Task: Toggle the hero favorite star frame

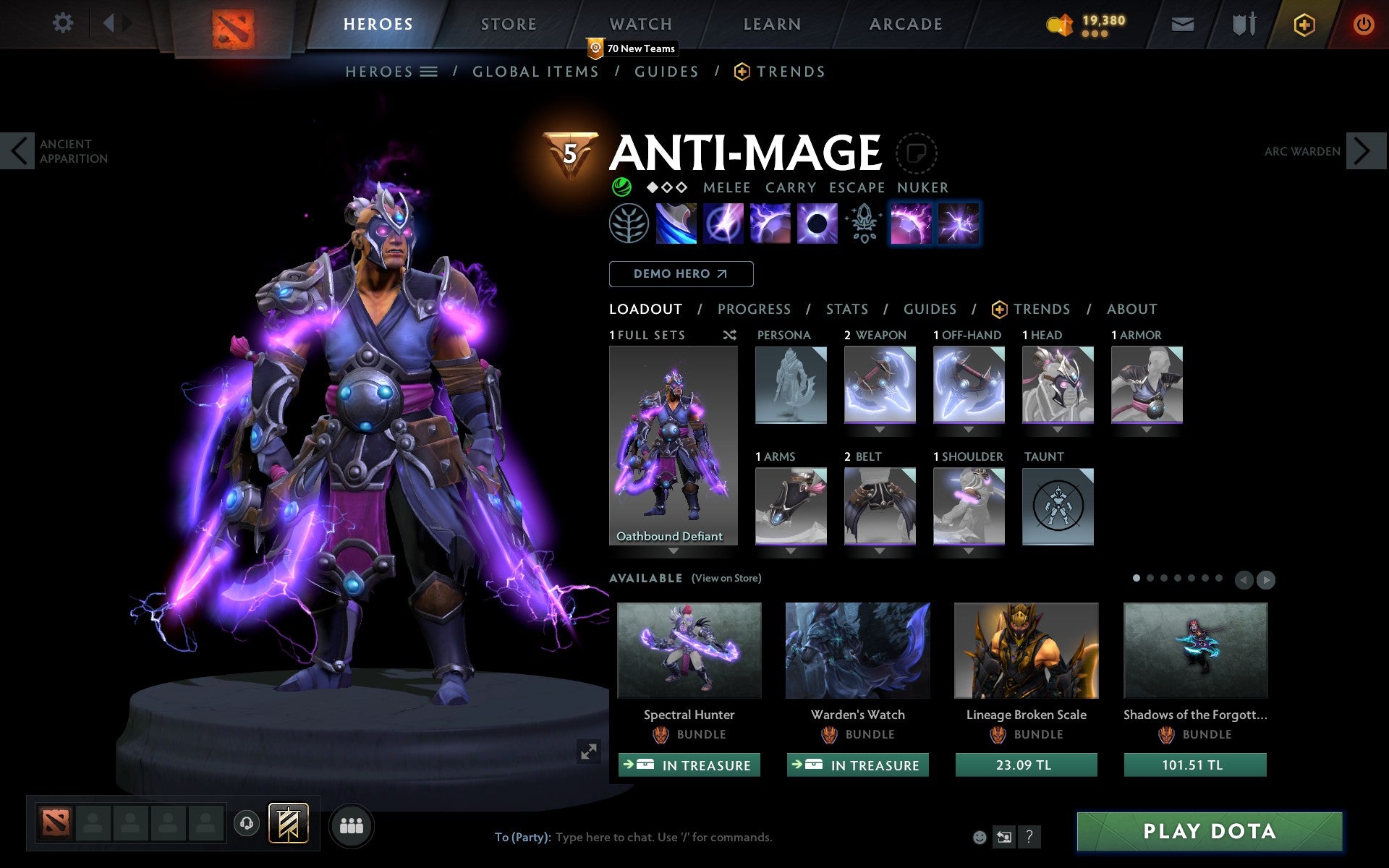Action: click(x=916, y=153)
